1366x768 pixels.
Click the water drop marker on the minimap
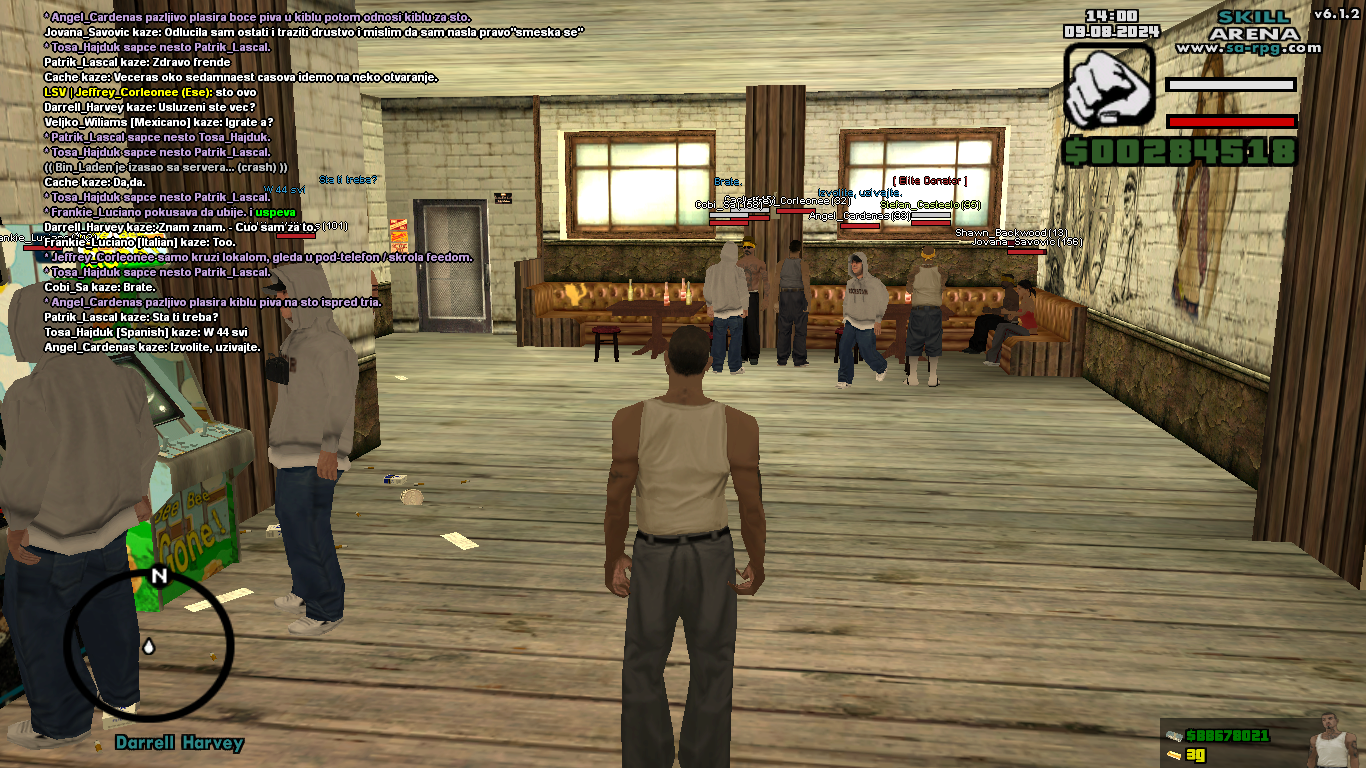[150, 647]
